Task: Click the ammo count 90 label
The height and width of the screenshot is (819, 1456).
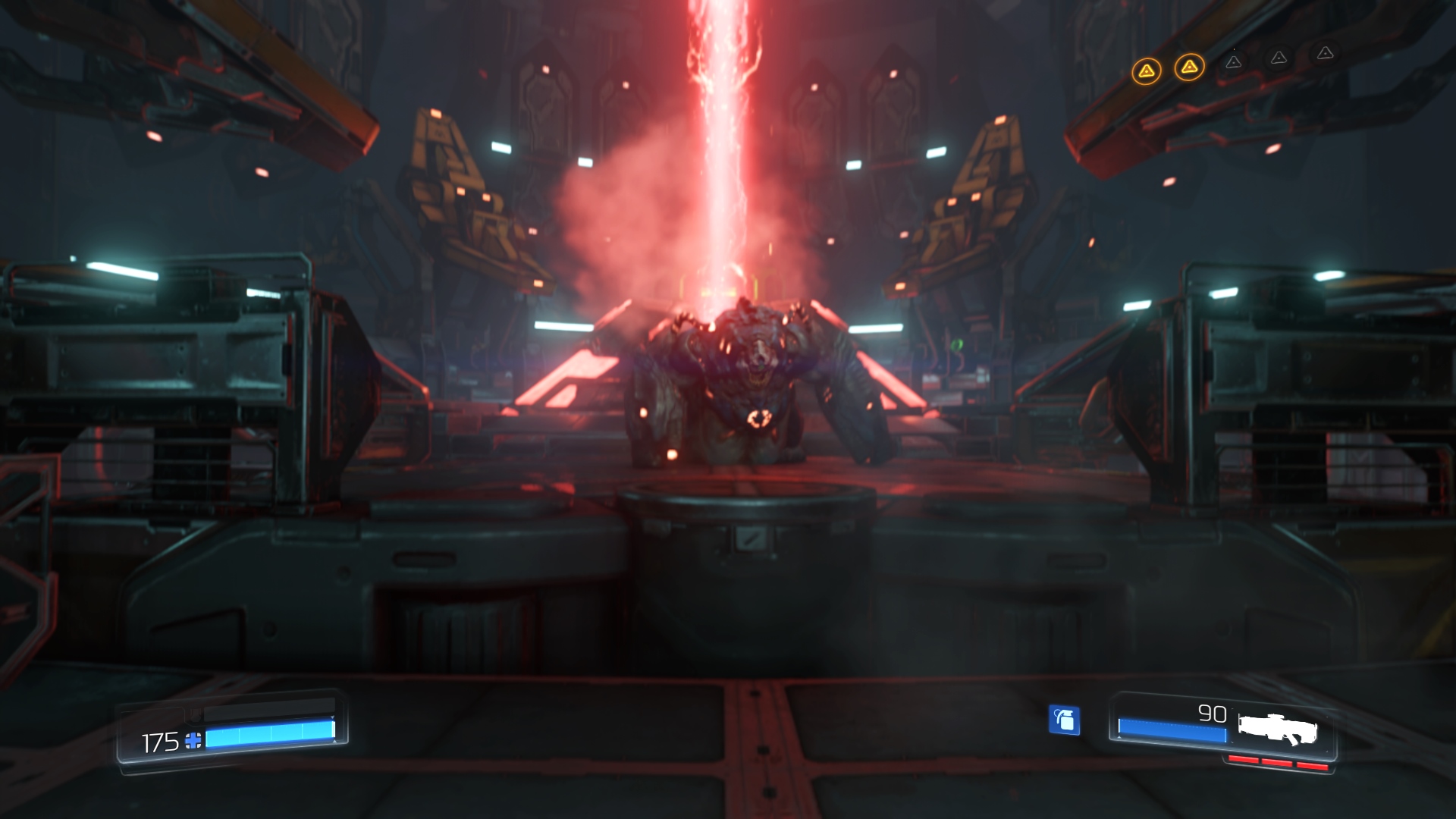Action: coord(1213,714)
